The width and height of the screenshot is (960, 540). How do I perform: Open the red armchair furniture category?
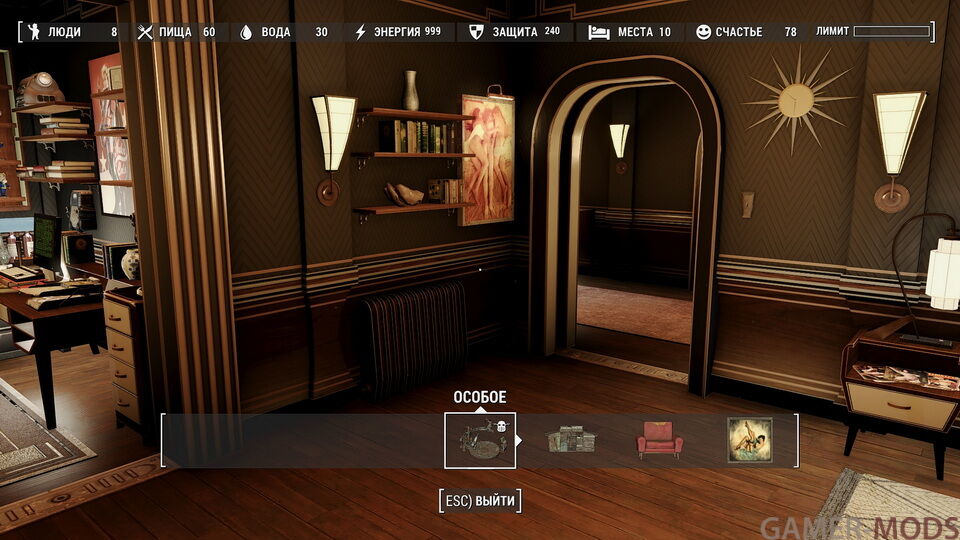pyautogui.click(x=660, y=440)
